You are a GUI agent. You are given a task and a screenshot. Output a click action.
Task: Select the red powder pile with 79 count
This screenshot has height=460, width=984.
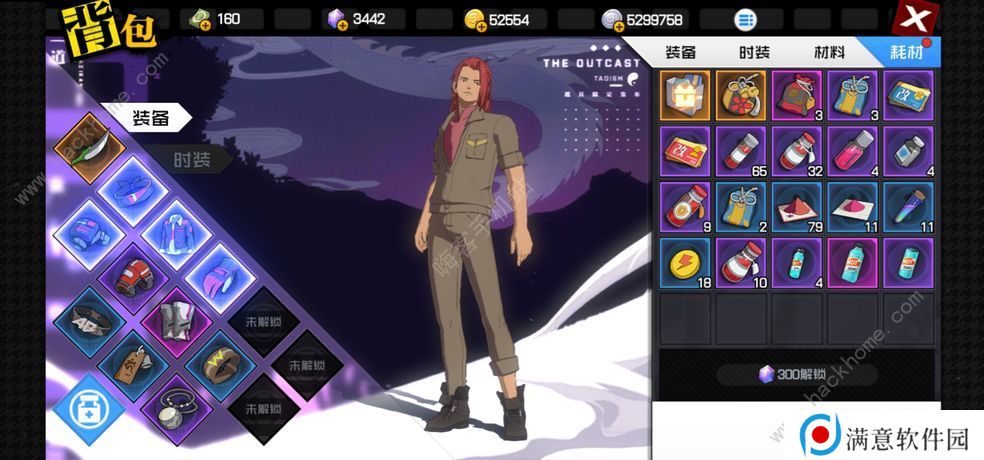797,208
